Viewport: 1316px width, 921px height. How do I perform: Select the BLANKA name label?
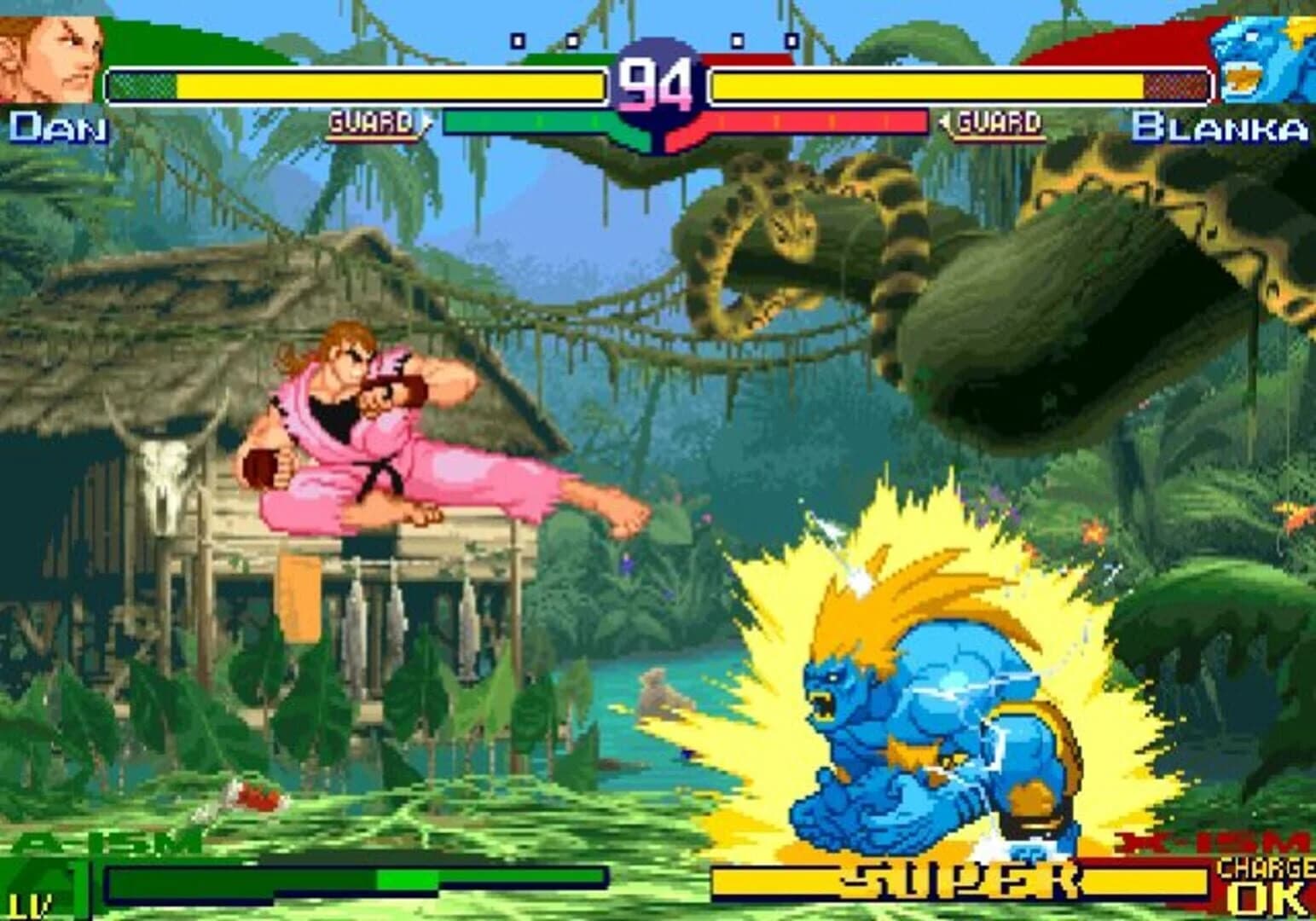coord(1220,128)
